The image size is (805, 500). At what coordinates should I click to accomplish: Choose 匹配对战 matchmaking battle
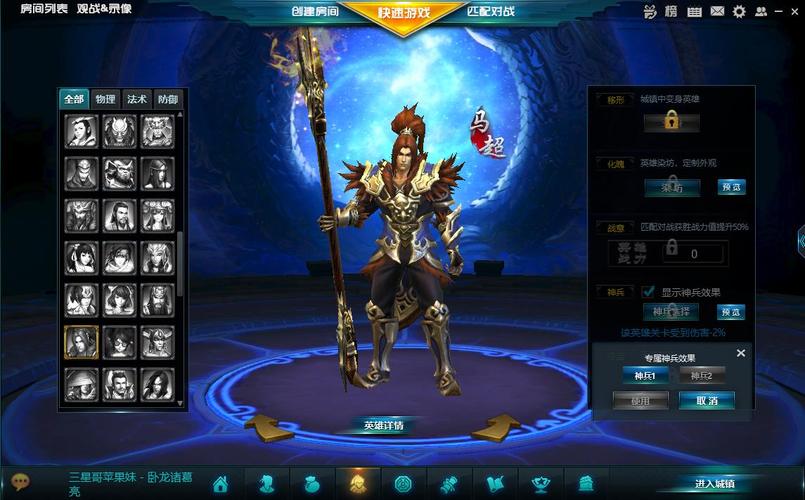[491, 12]
